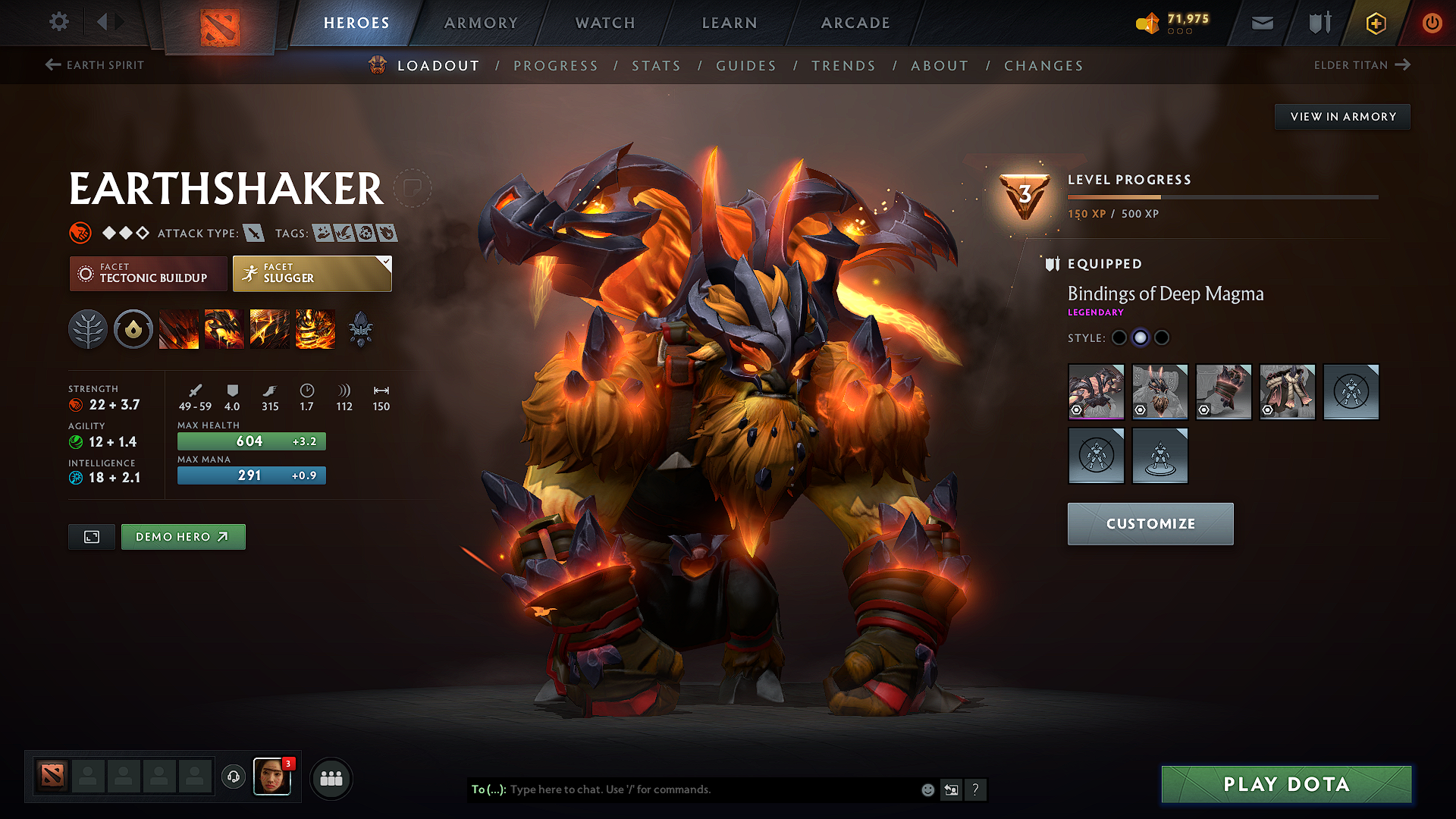Click the Aghanim's Scepter upgrade icon
The width and height of the screenshot is (1456, 819).
(362, 329)
